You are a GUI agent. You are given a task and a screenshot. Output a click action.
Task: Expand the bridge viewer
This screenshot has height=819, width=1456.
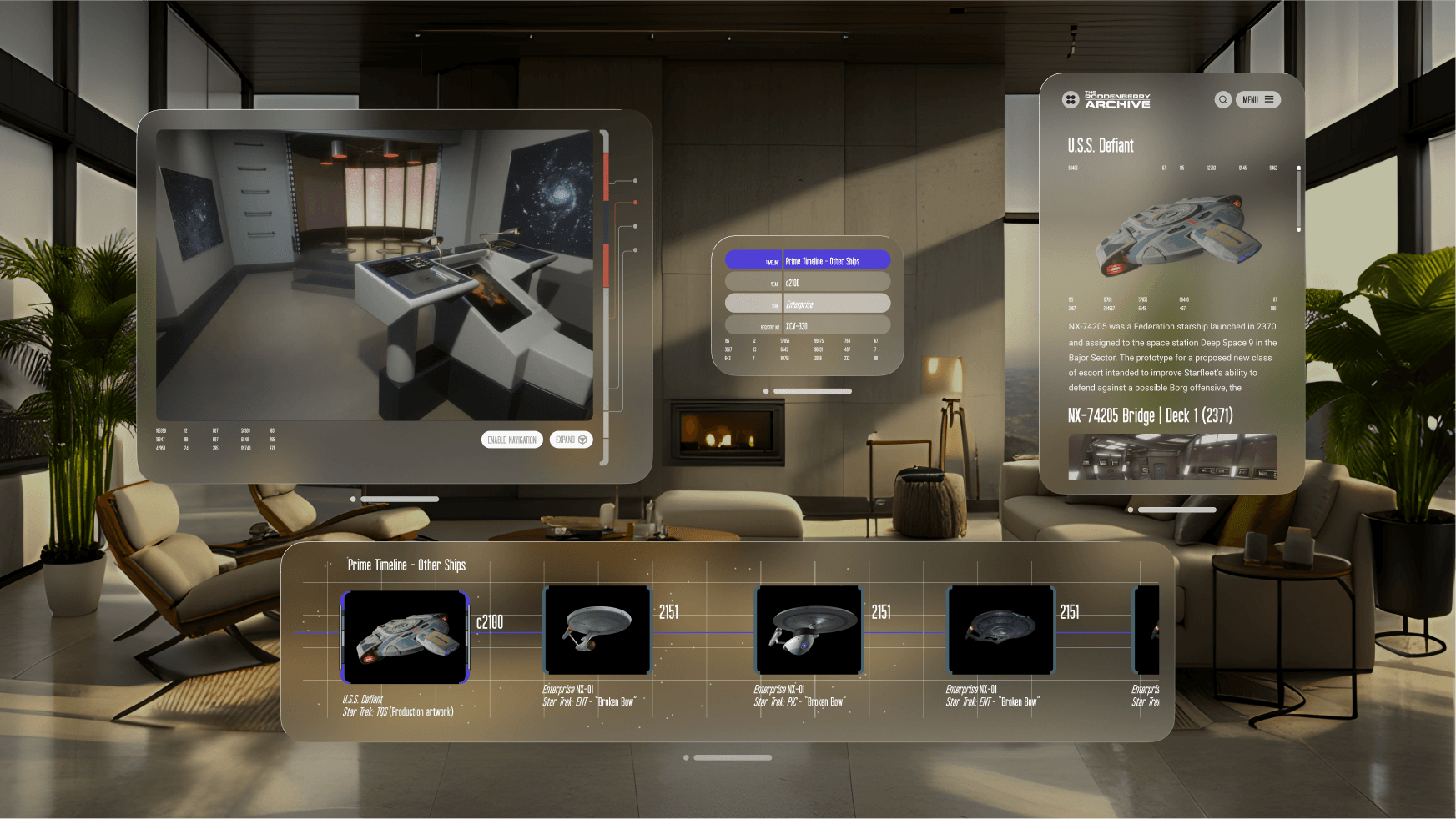[571, 440]
